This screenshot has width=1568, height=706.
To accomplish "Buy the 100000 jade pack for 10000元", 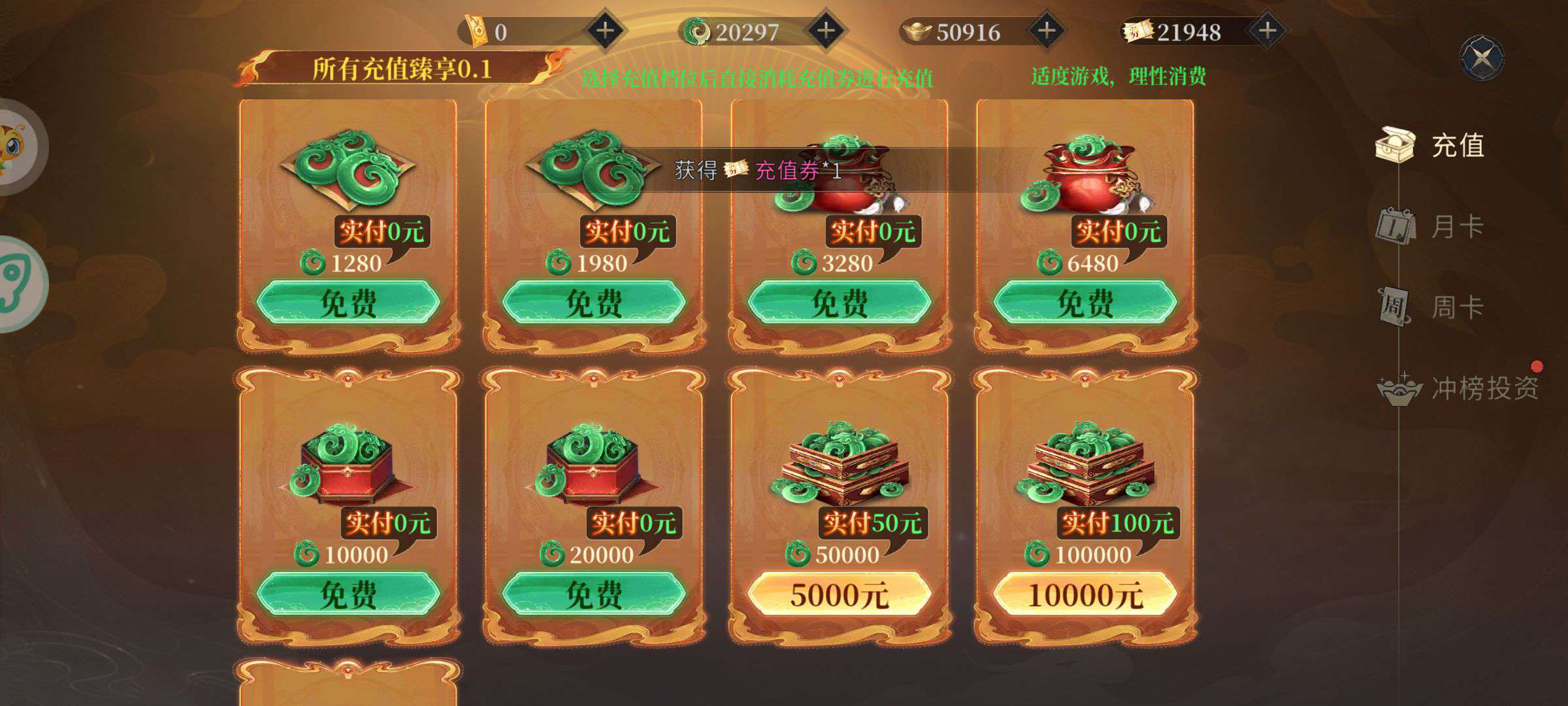I will pos(1085,594).
